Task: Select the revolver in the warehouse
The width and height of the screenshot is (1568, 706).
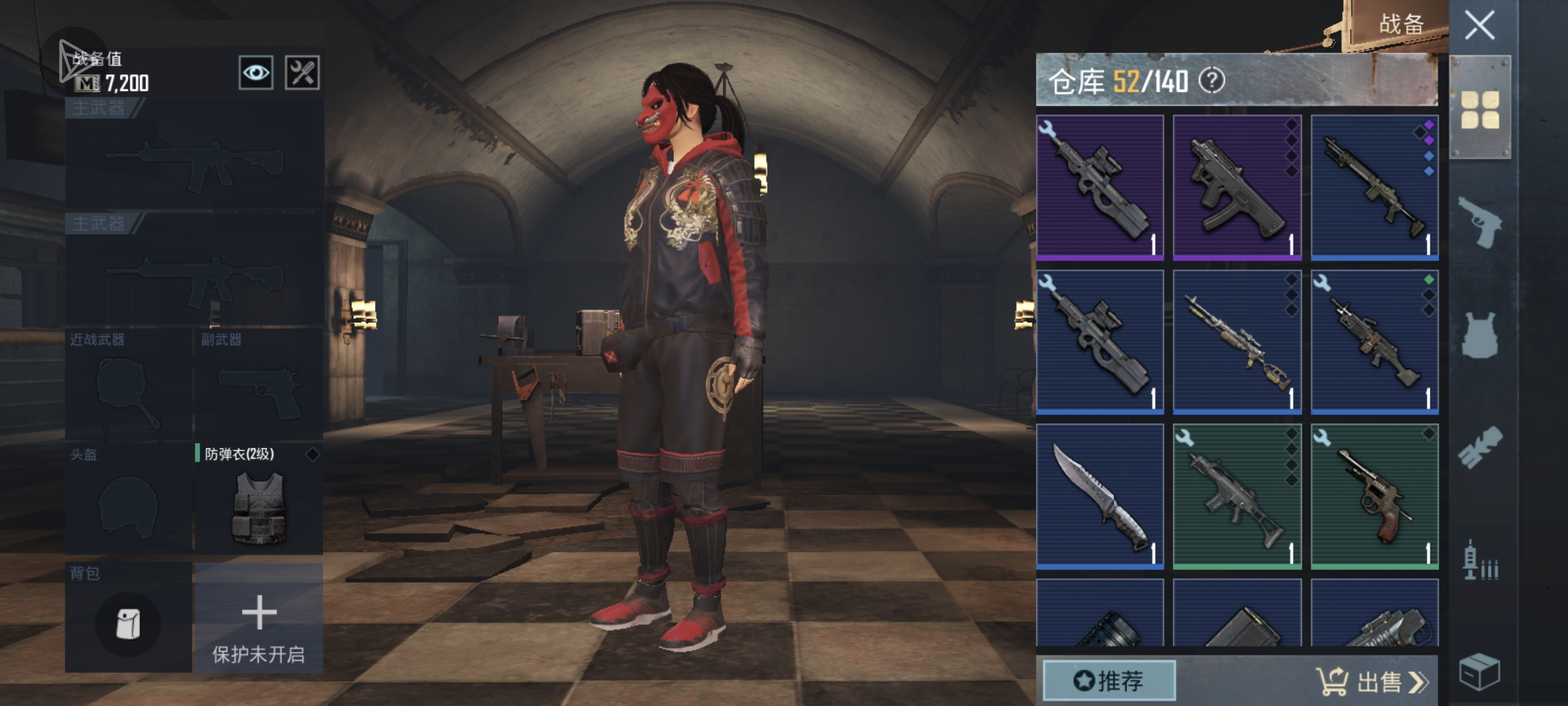Action: pos(1374,497)
